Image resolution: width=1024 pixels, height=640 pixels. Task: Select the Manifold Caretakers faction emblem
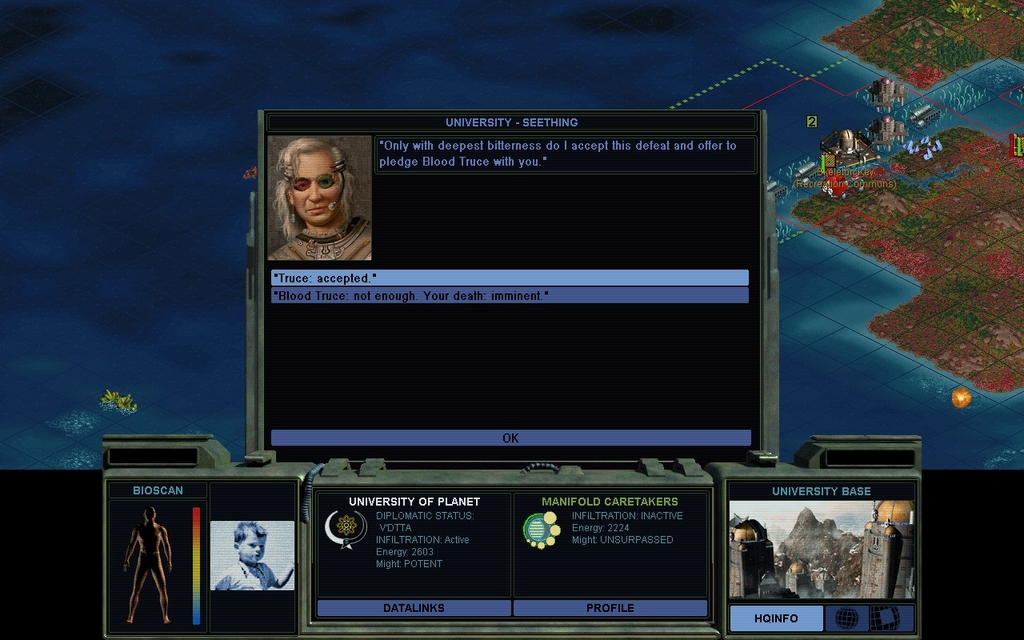pos(541,529)
